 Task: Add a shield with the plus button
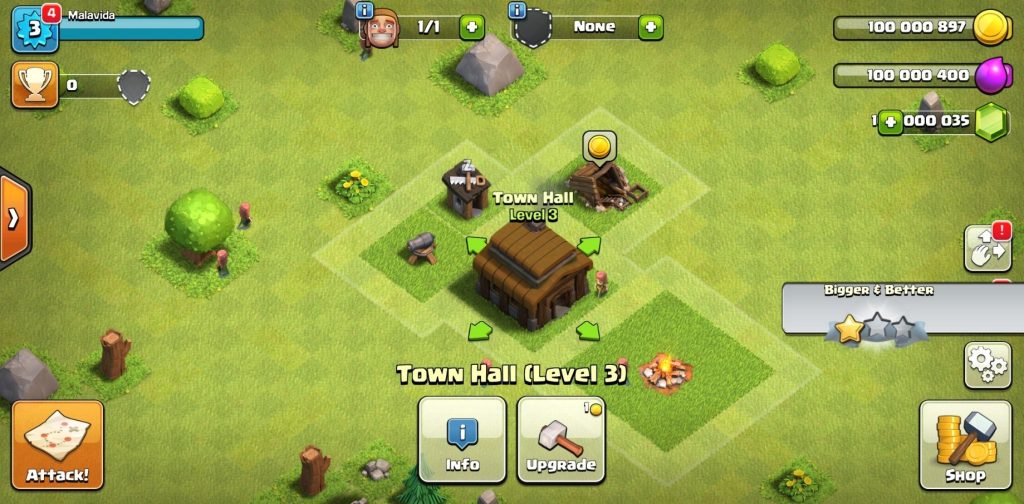coord(650,27)
